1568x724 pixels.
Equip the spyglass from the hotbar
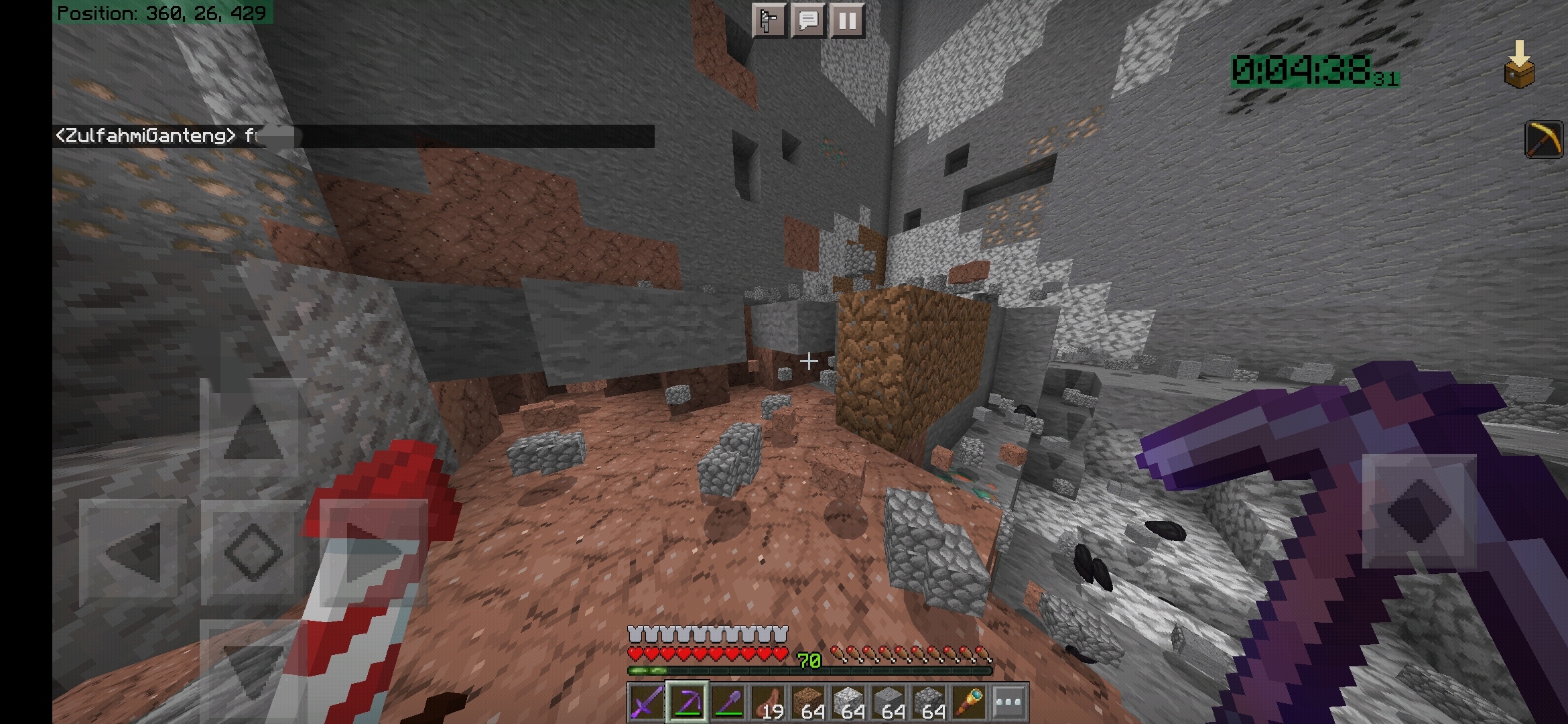968,703
